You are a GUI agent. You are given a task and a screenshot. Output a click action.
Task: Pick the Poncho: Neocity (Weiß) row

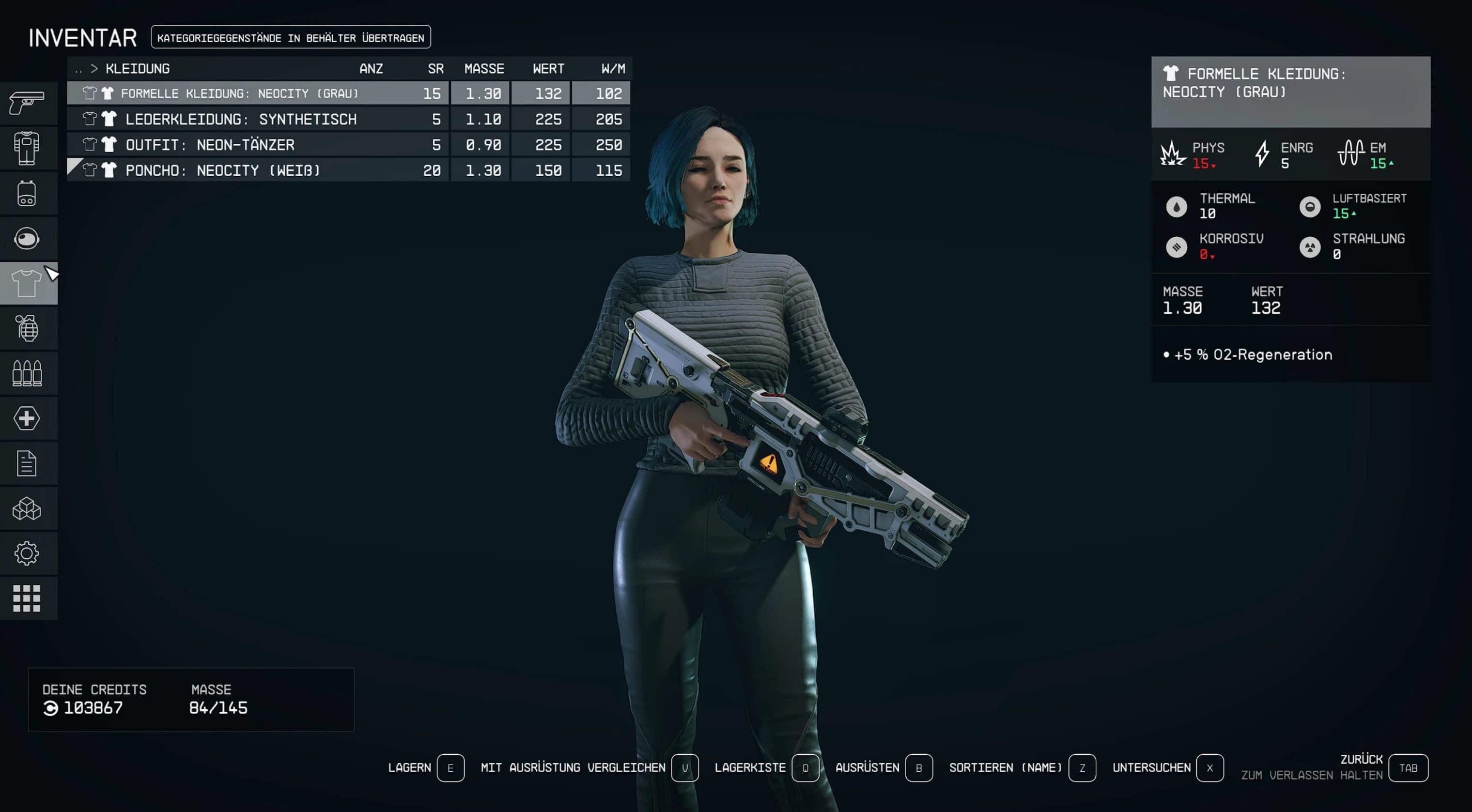222,170
